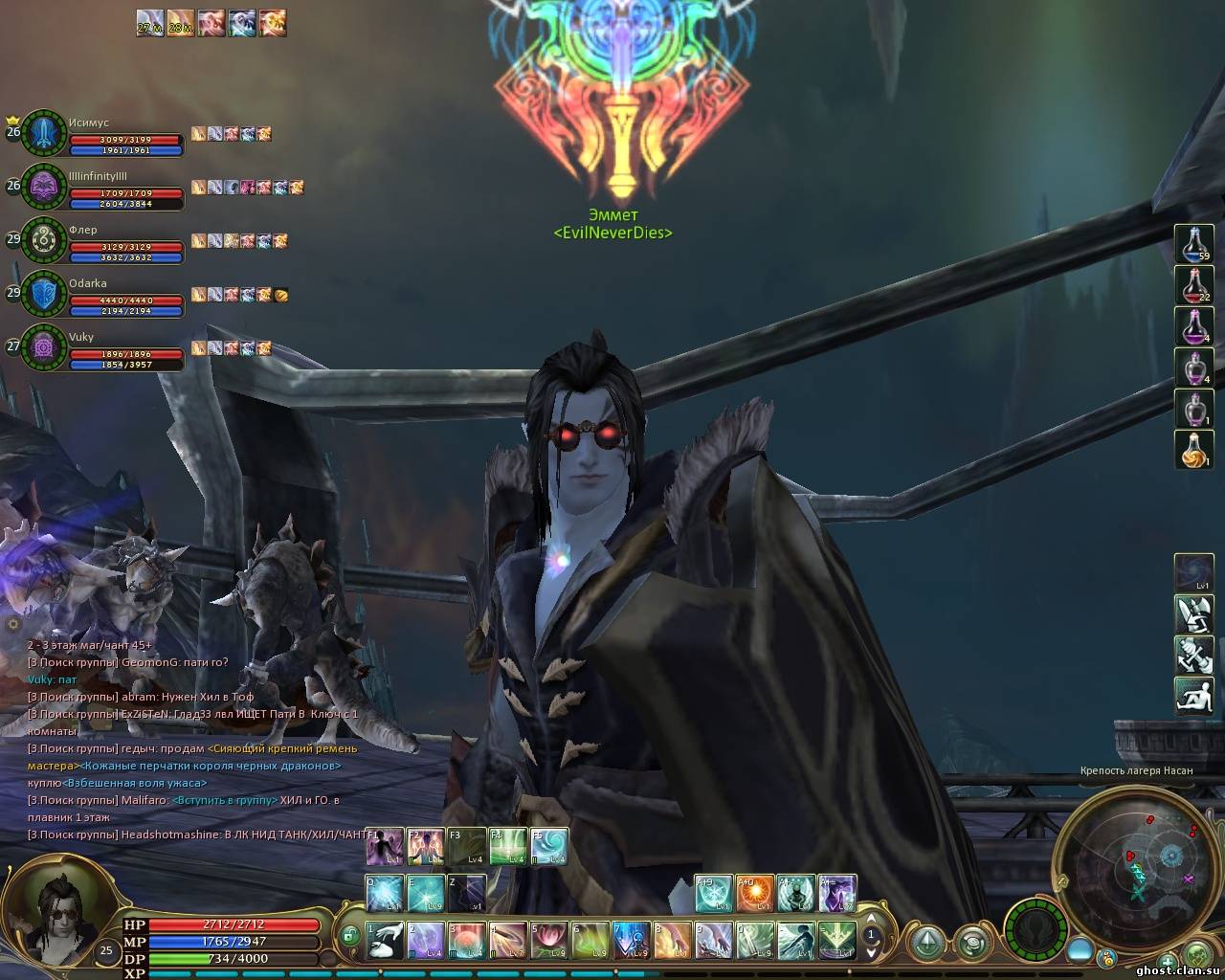Click the hammer gathering skill icon
The image size is (1225, 980).
click(1193, 655)
